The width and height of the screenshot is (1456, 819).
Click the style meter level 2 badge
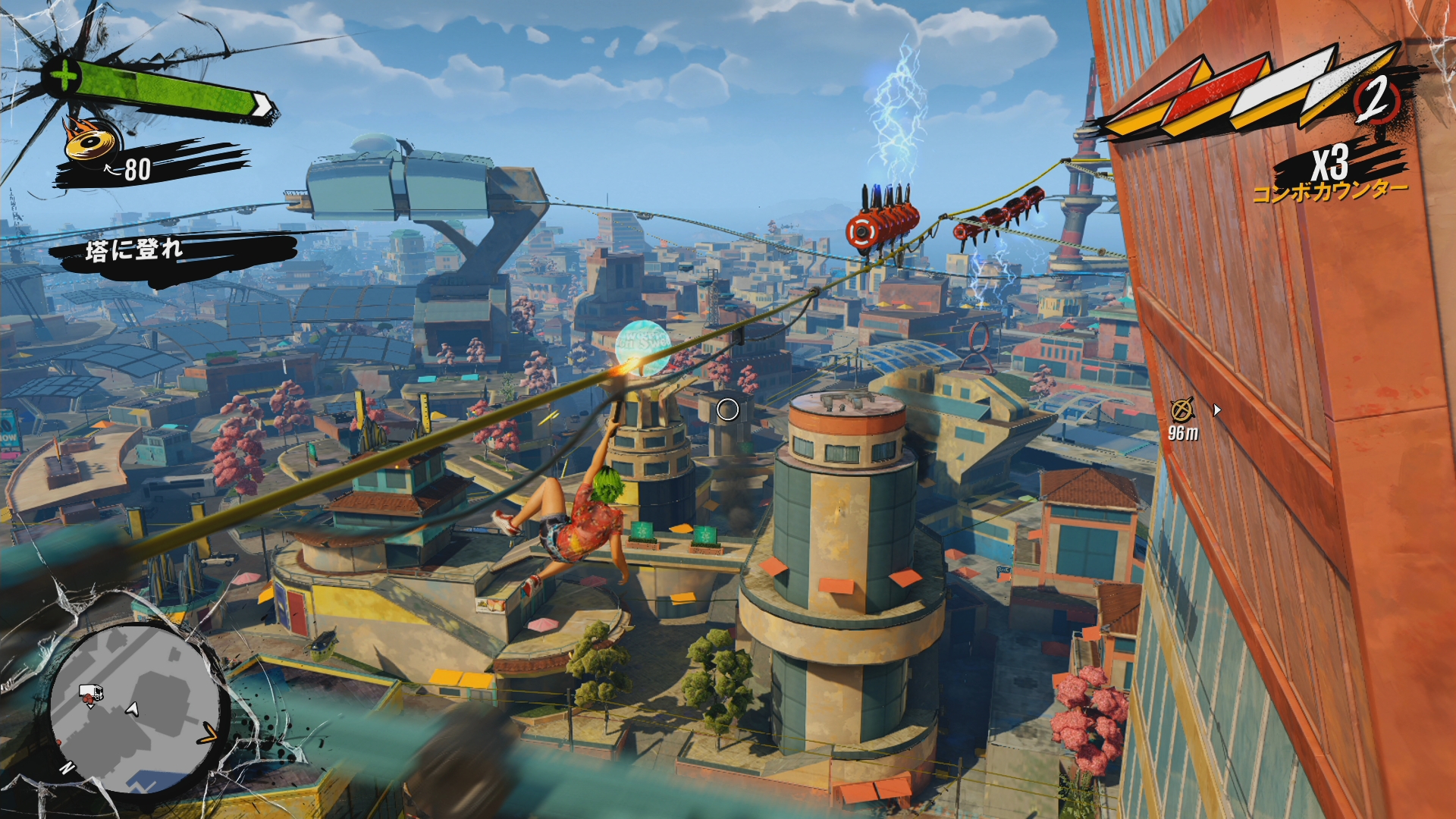[x=1374, y=99]
